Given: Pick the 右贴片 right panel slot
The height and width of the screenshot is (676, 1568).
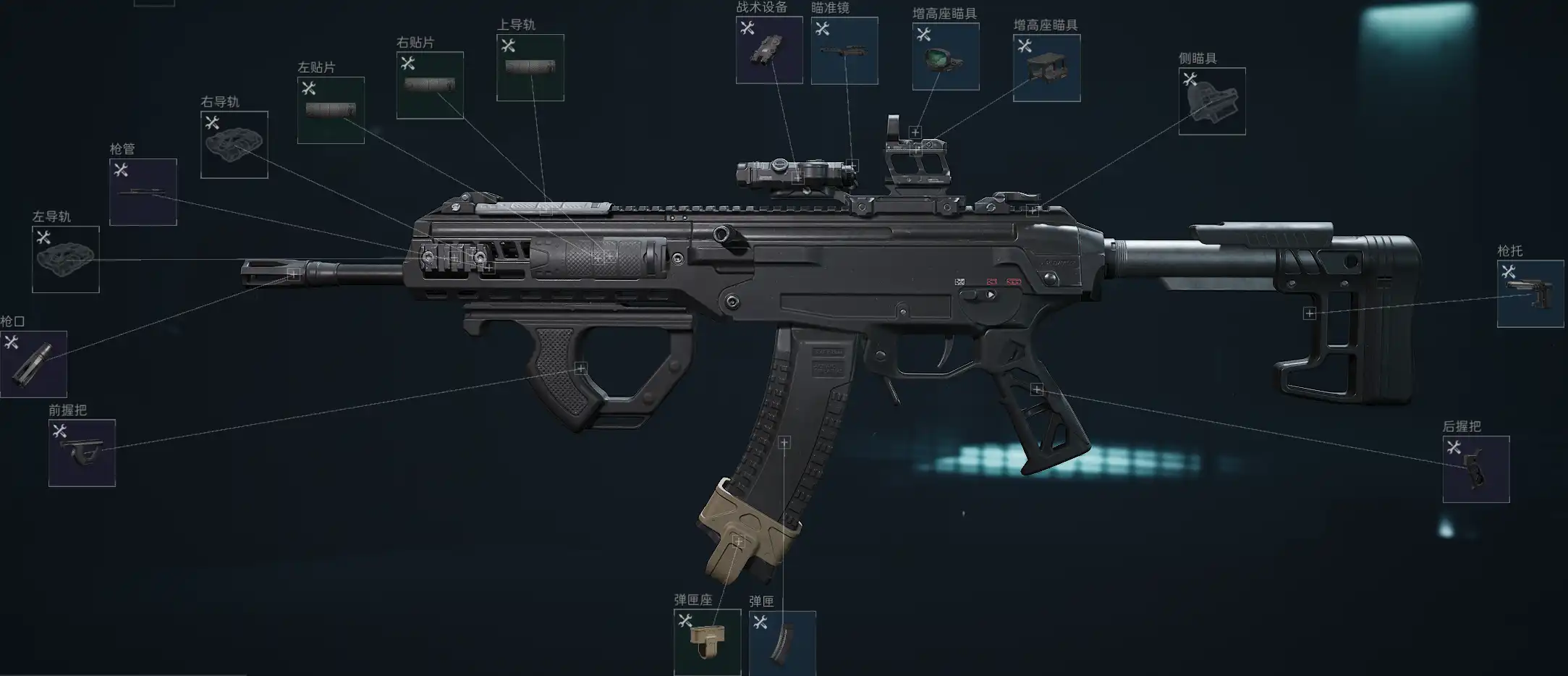Looking at the screenshot, I should point(430,85).
